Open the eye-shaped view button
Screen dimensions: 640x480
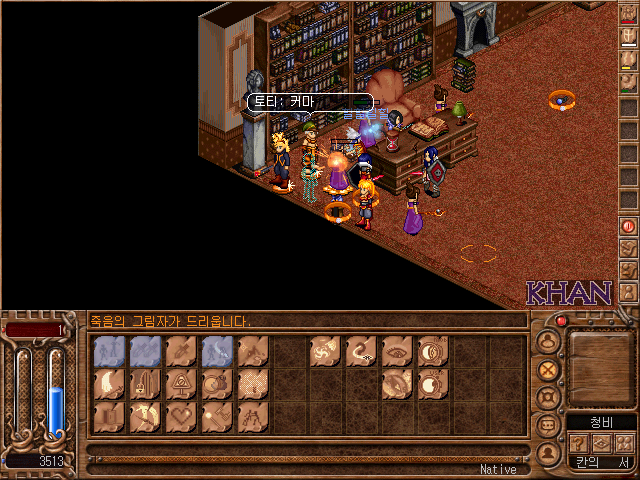(602, 444)
